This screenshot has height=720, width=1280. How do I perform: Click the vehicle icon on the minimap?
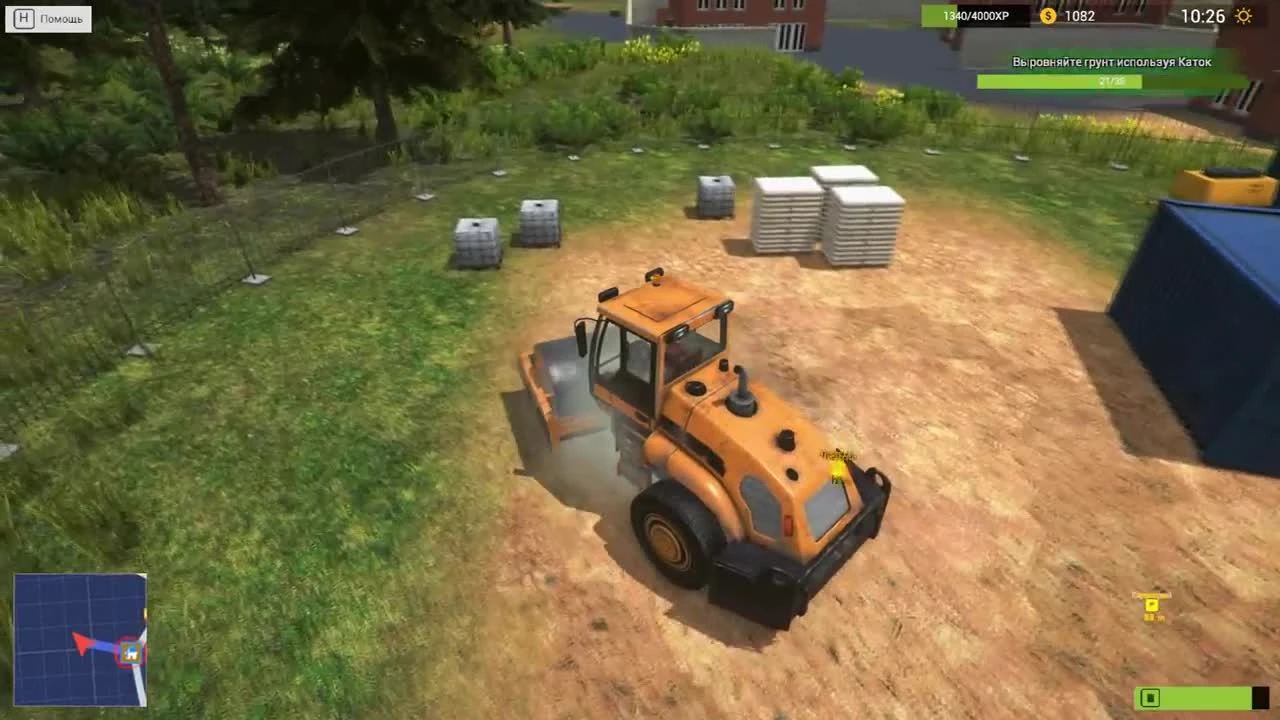(130, 652)
